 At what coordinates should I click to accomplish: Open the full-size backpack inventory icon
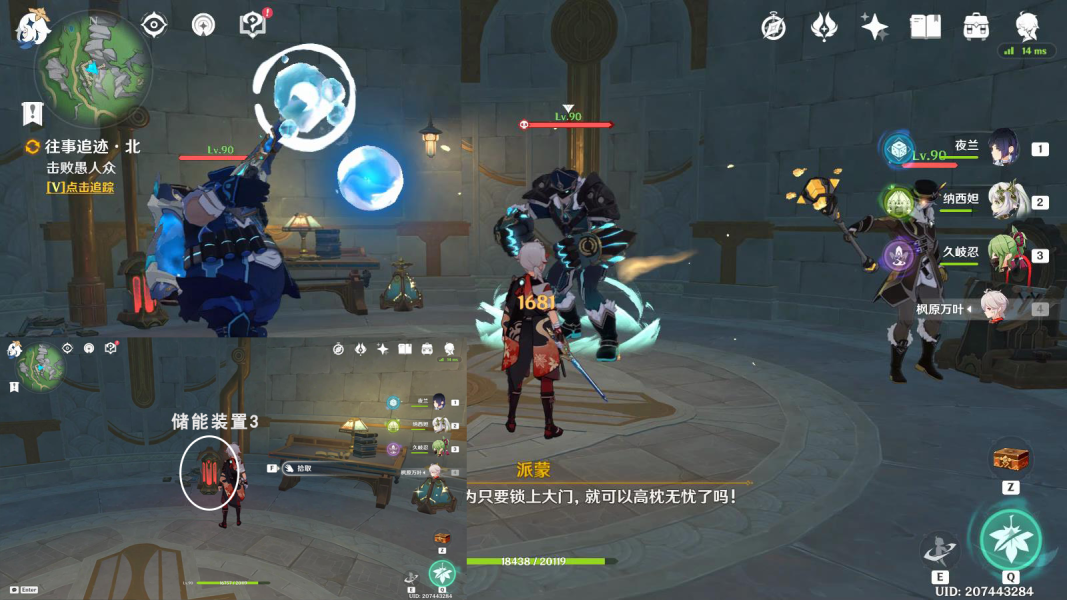coord(976,27)
